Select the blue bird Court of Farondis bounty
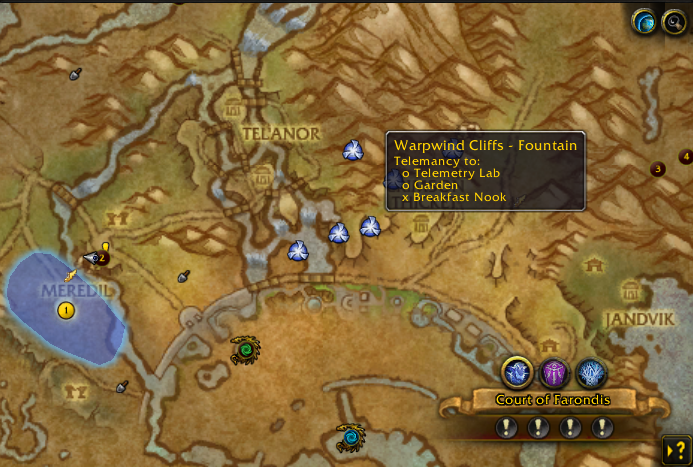Image resolution: width=693 pixels, height=467 pixels. point(517,373)
